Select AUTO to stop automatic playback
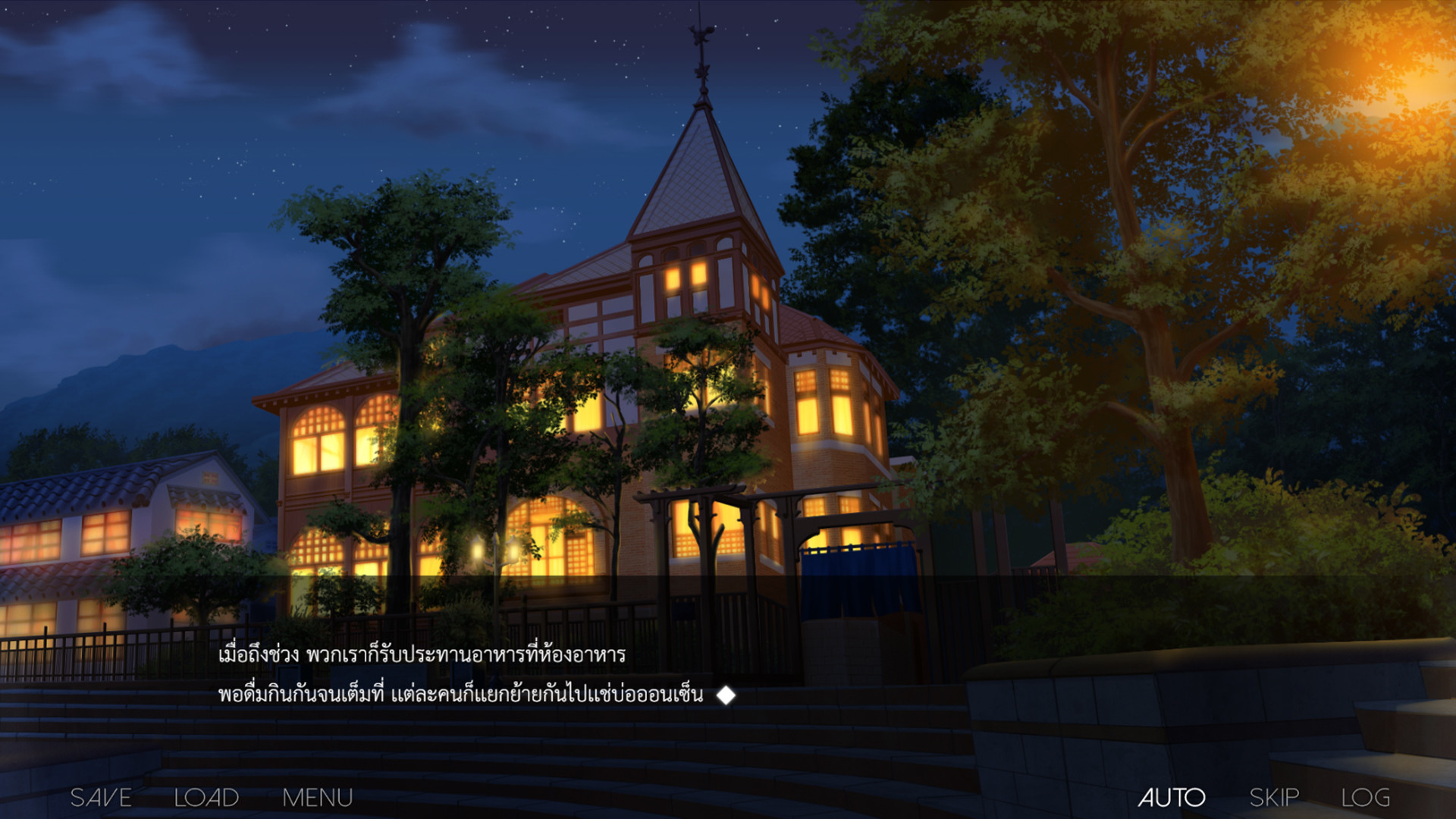1456x819 pixels. (1172, 797)
